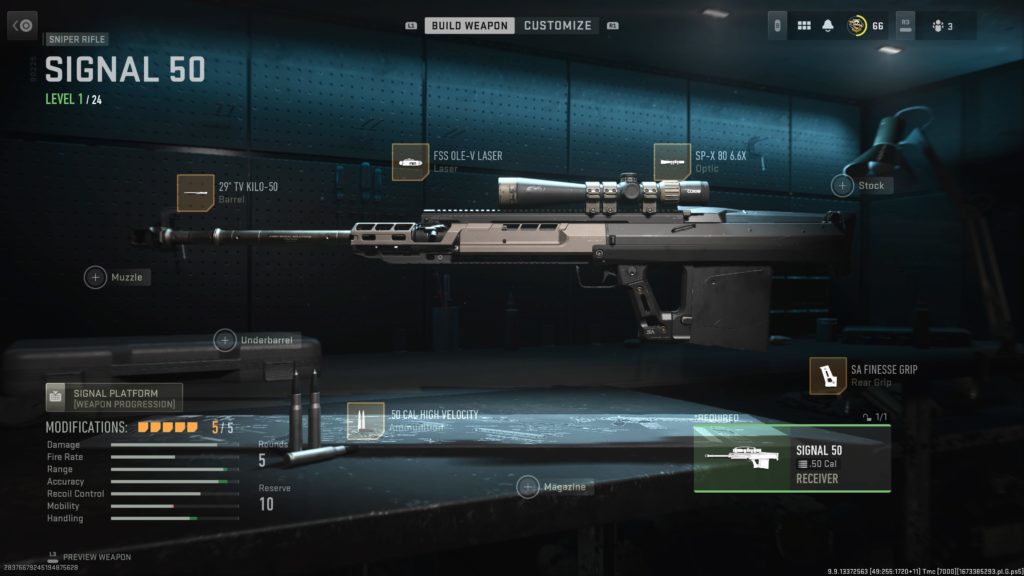The width and height of the screenshot is (1024, 576).
Task: Go back using the top-left back button
Action: point(22,25)
